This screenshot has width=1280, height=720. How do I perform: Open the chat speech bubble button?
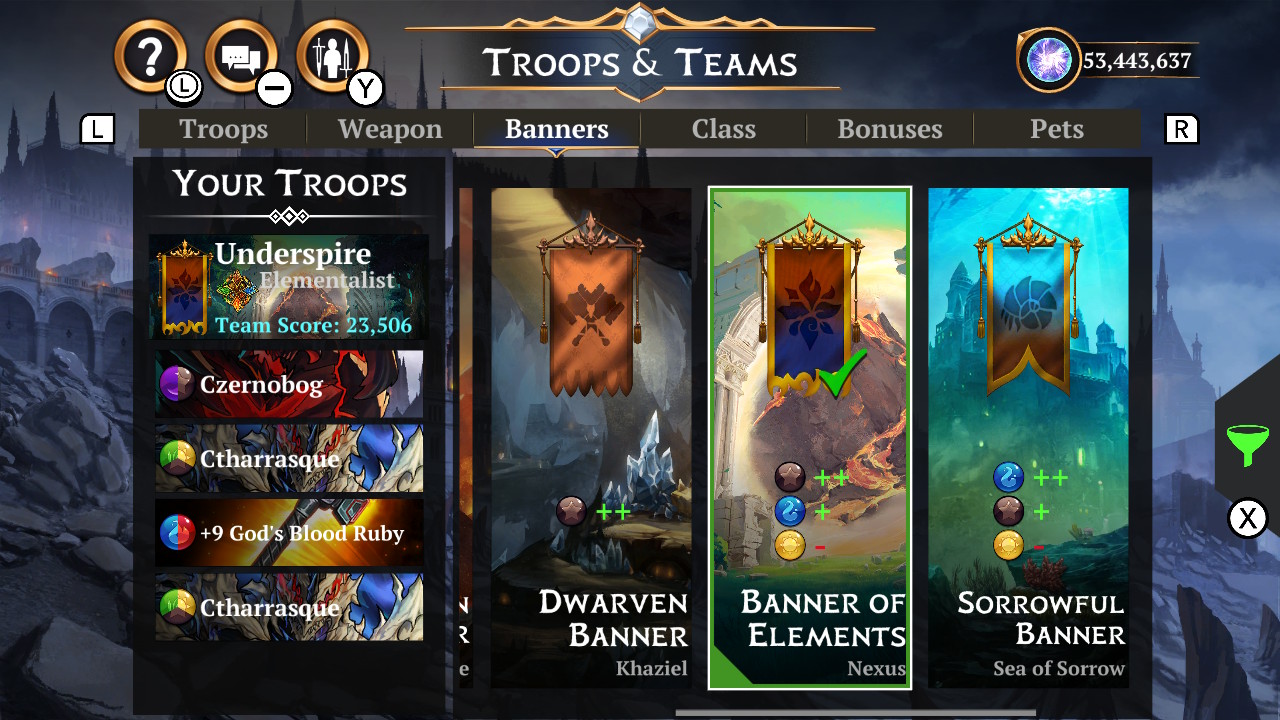pyautogui.click(x=241, y=57)
